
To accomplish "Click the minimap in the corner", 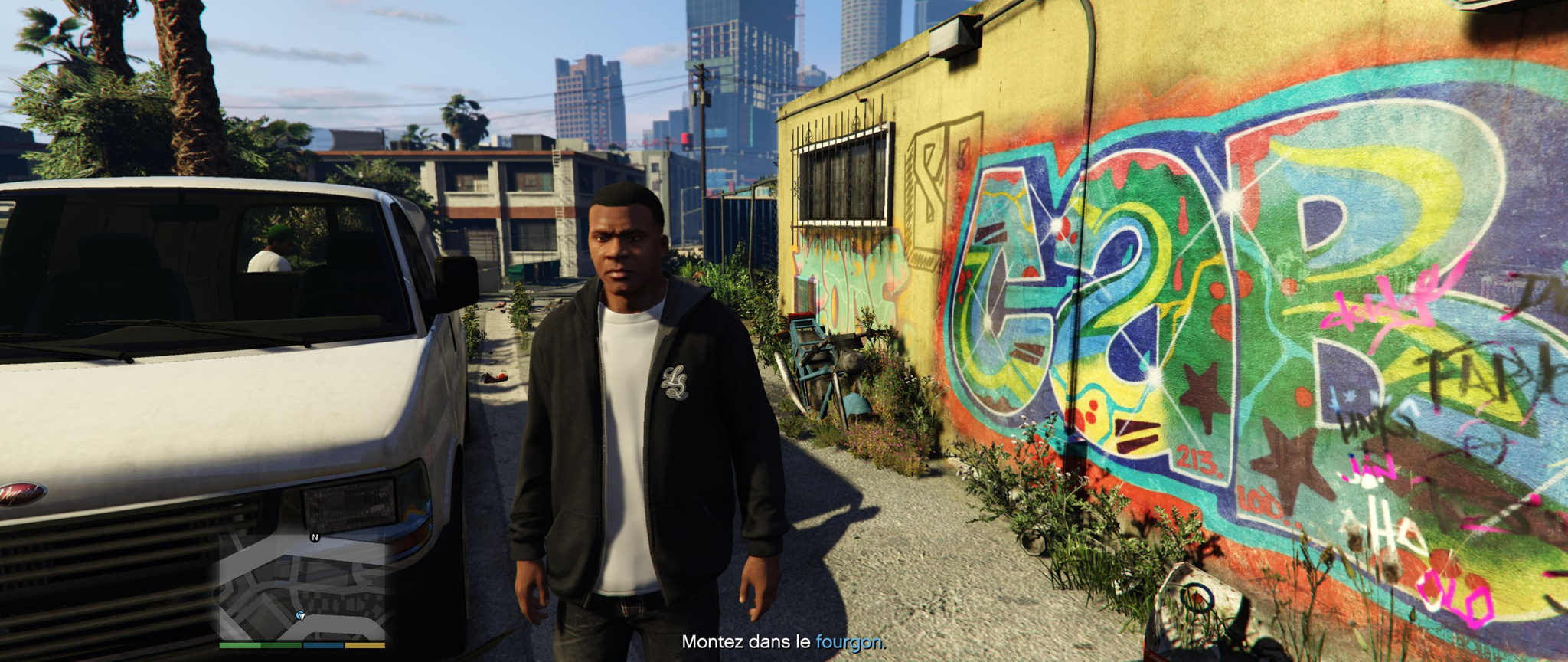I will pos(302,587).
